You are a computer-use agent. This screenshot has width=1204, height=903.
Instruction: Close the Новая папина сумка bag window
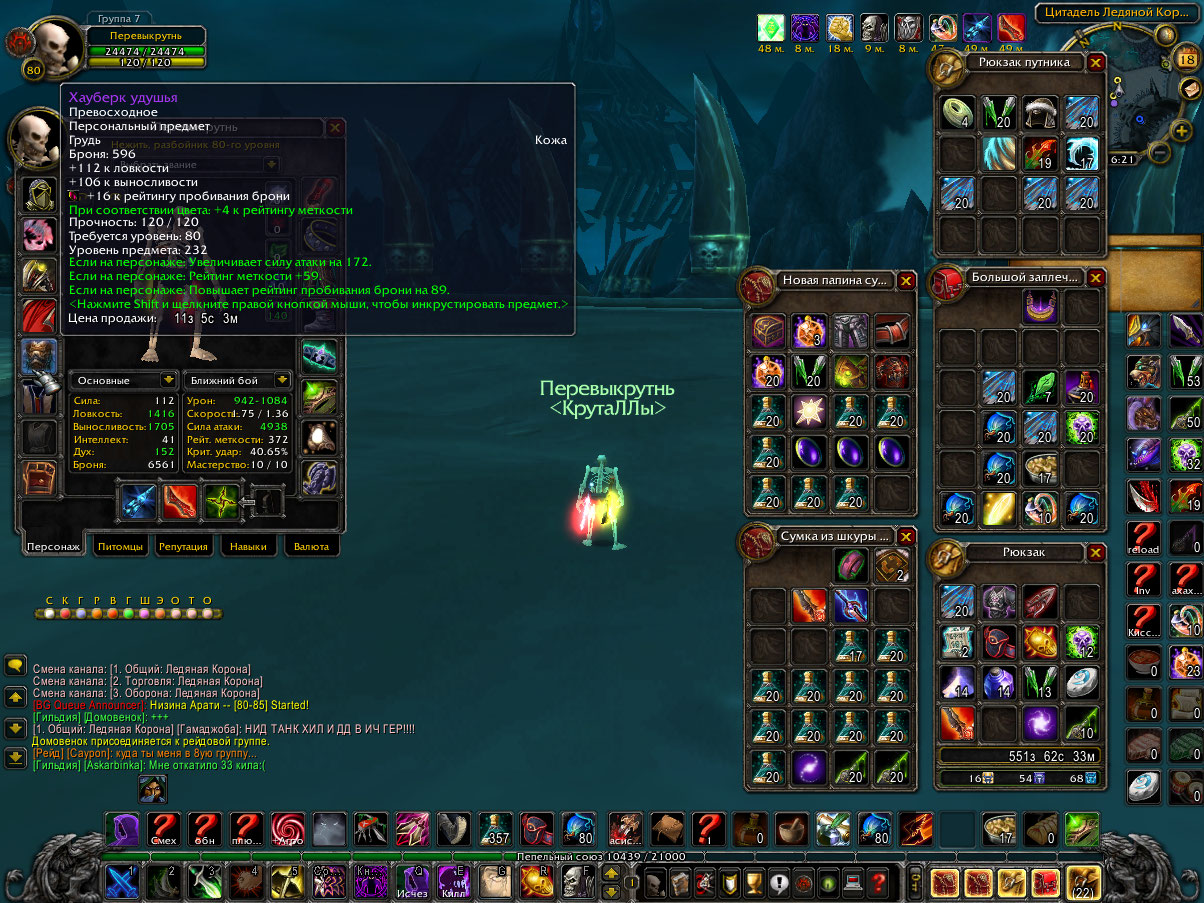(x=906, y=281)
